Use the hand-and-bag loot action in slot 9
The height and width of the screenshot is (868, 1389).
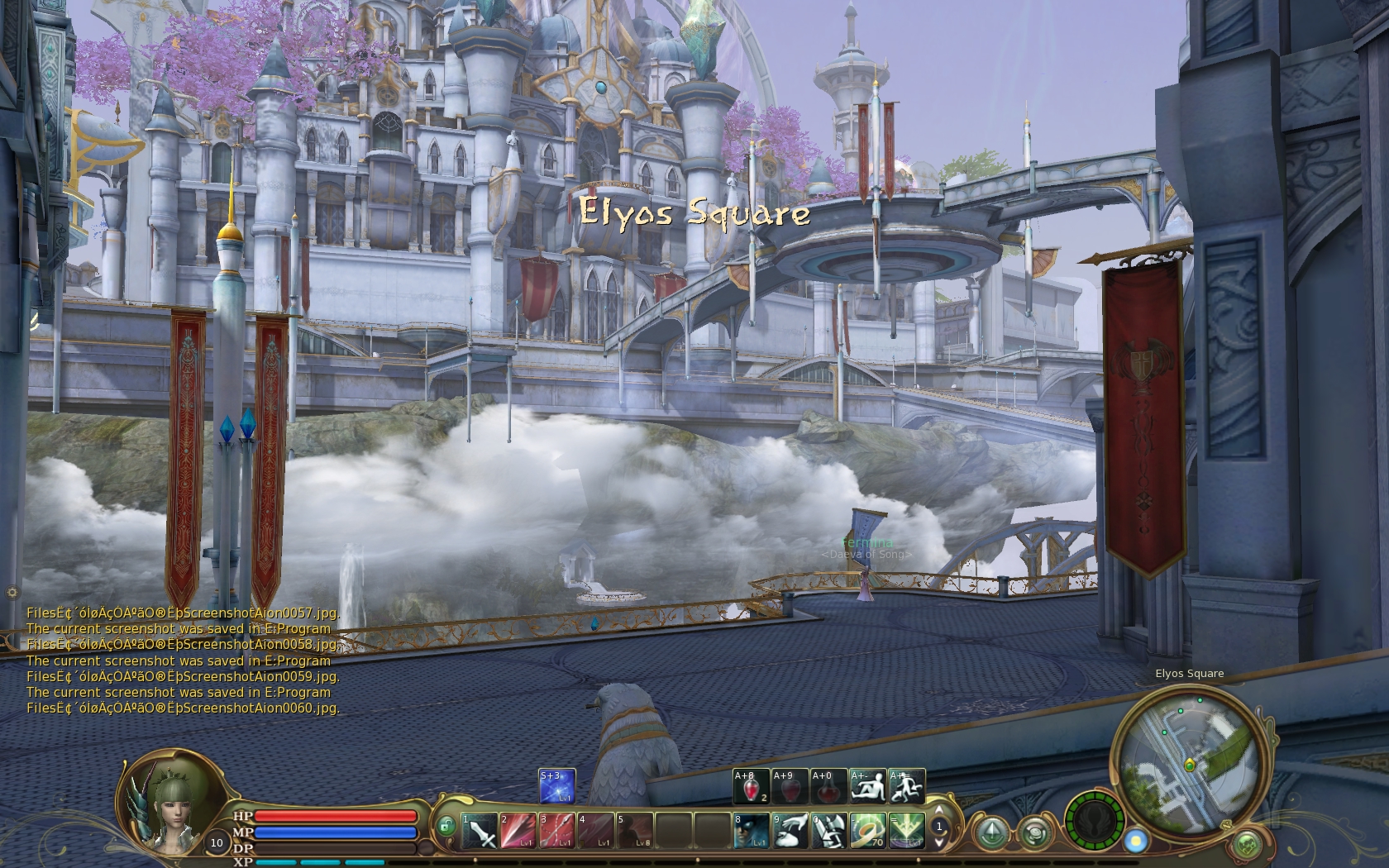click(x=790, y=830)
